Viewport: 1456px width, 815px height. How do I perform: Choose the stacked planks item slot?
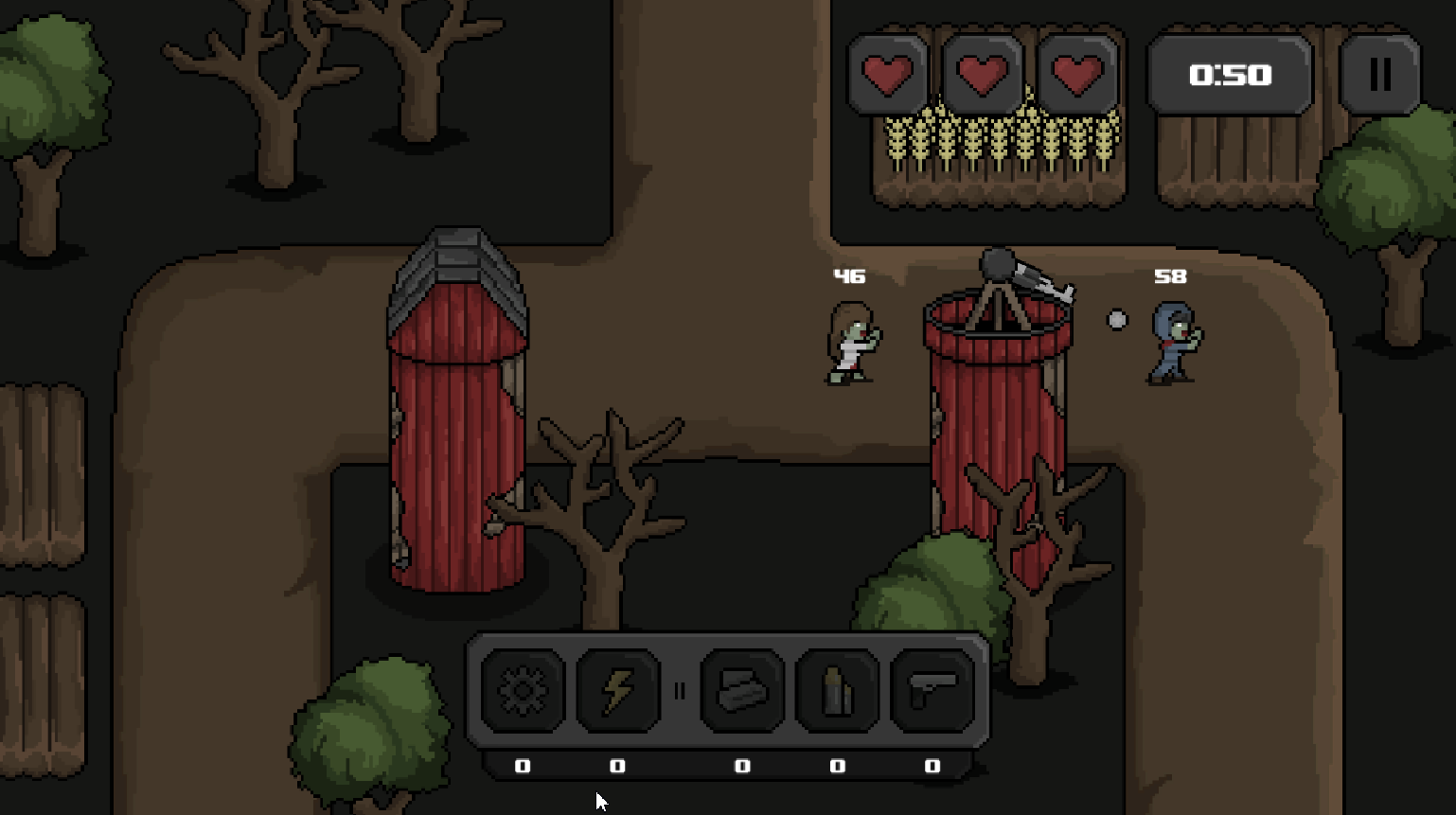tap(742, 691)
